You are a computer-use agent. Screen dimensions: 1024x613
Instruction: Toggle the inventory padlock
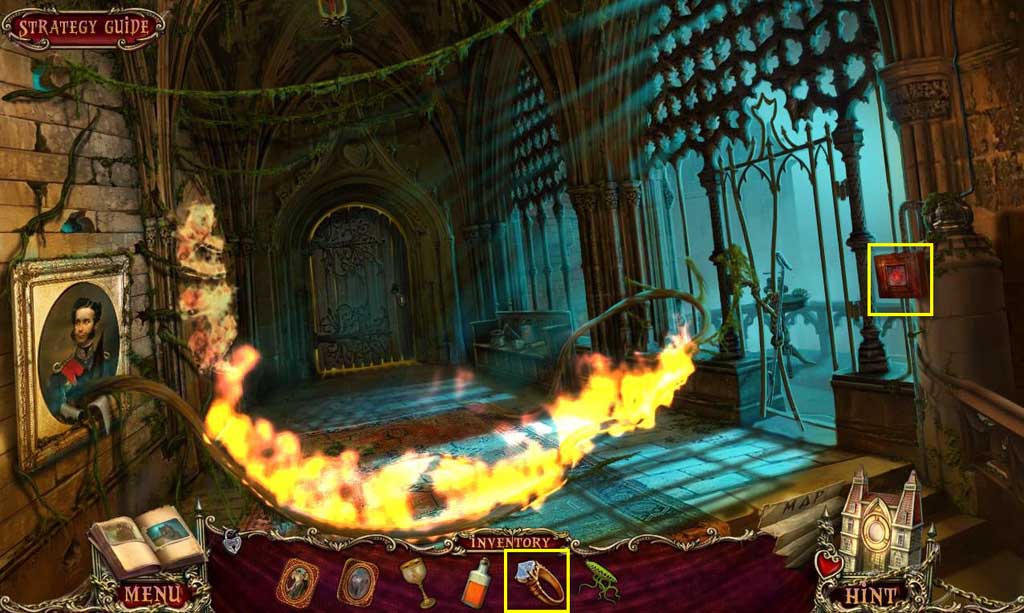[x=232, y=542]
